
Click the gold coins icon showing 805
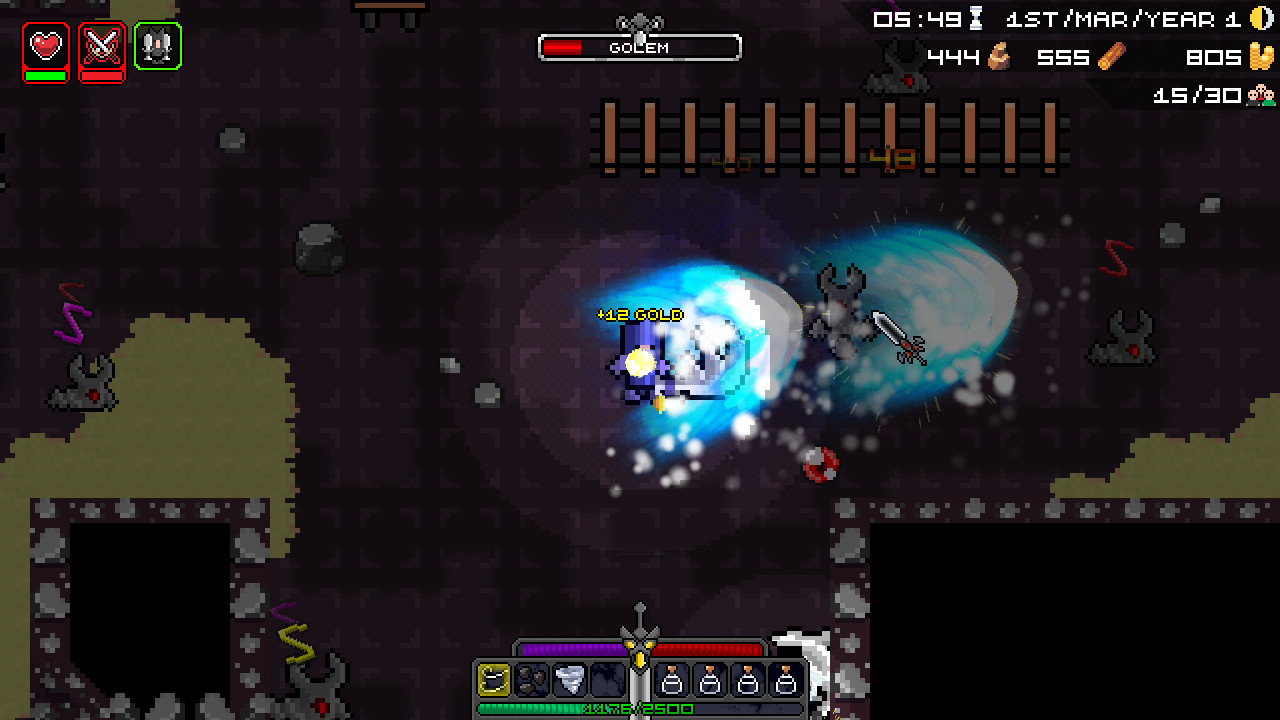(x=1262, y=57)
